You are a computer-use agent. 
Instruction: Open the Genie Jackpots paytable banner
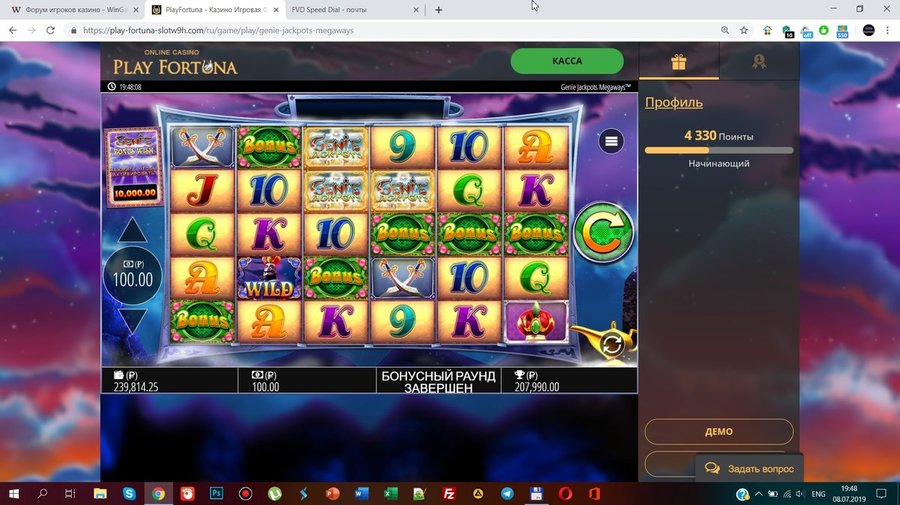point(134,166)
